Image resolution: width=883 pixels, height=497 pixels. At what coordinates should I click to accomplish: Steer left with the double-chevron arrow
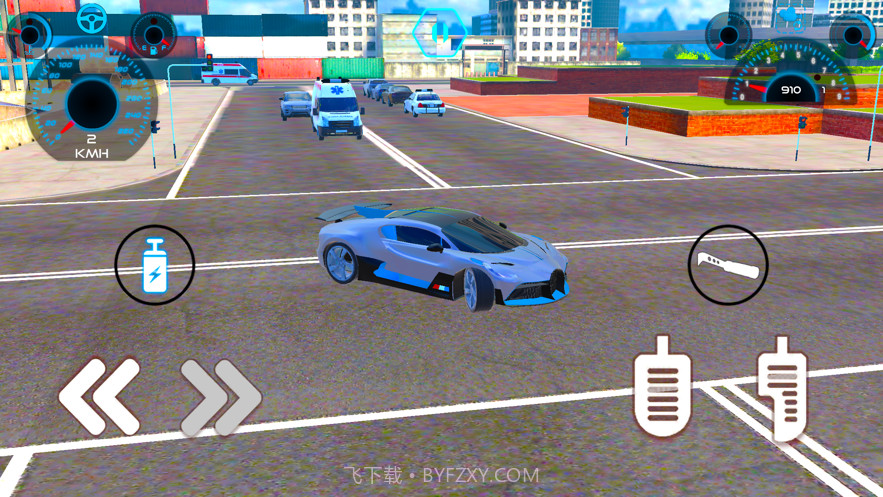pyautogui.click(x=100, y=396)
